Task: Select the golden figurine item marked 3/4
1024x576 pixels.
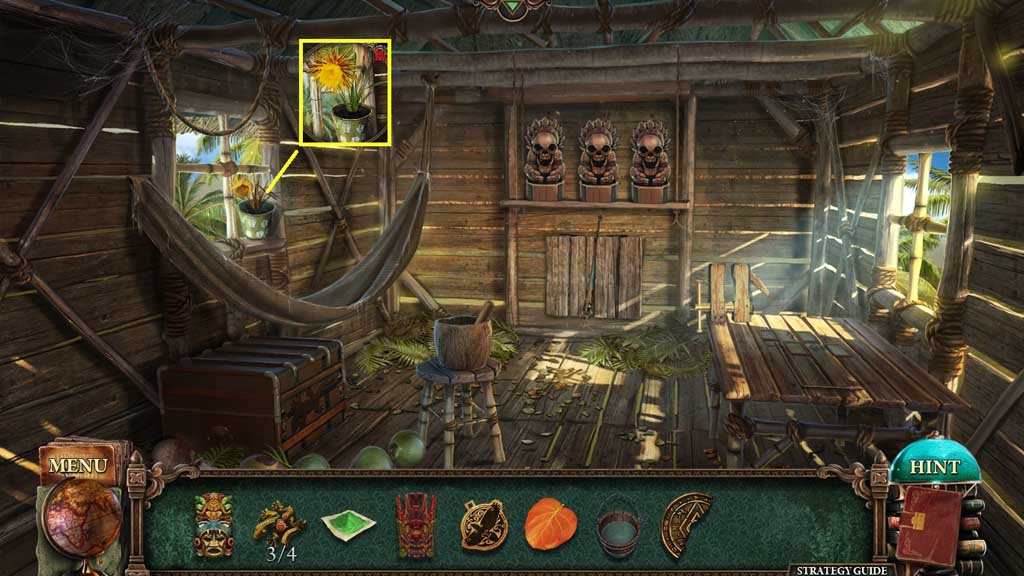Action: click(279, 520)
